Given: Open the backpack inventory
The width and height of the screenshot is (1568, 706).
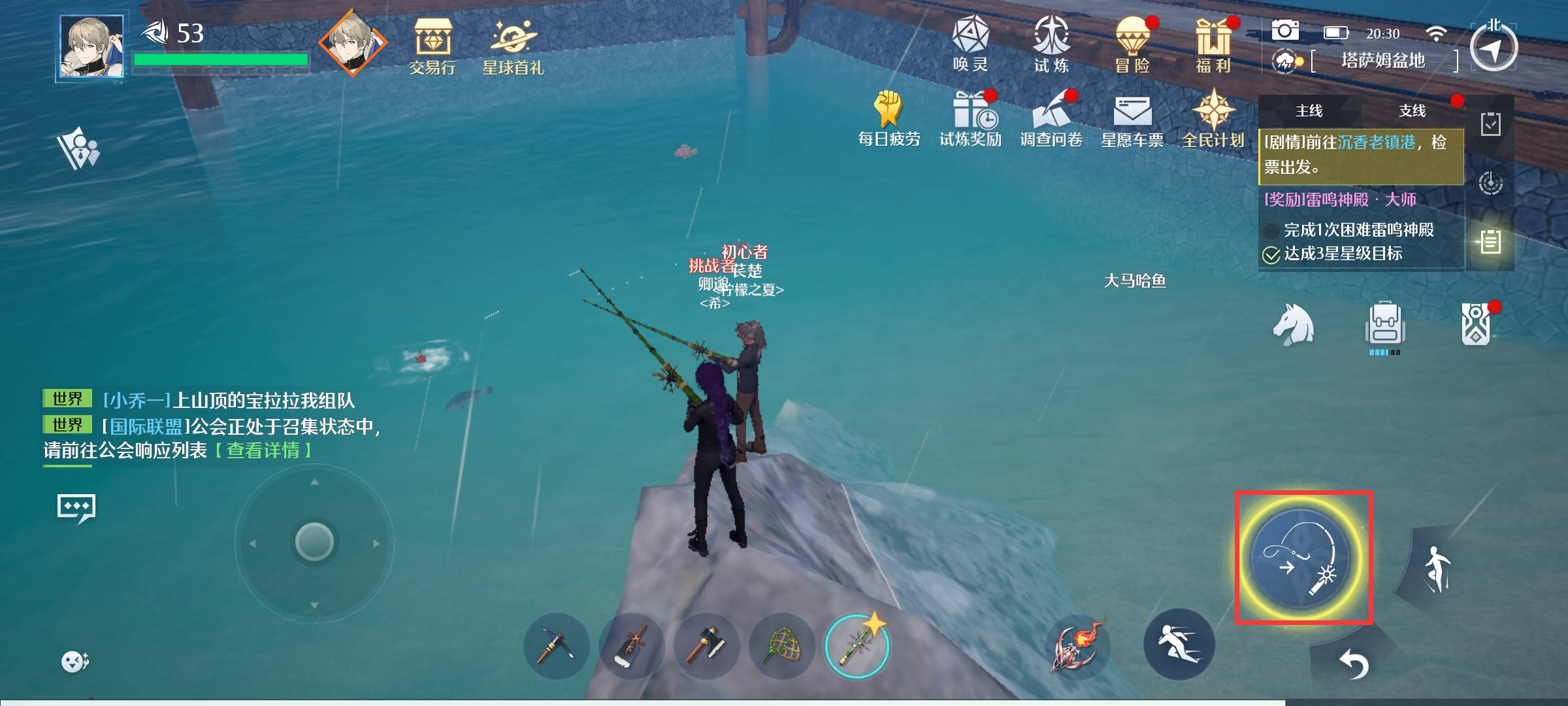Looking at the screenshot, I should pos(1384,325).
